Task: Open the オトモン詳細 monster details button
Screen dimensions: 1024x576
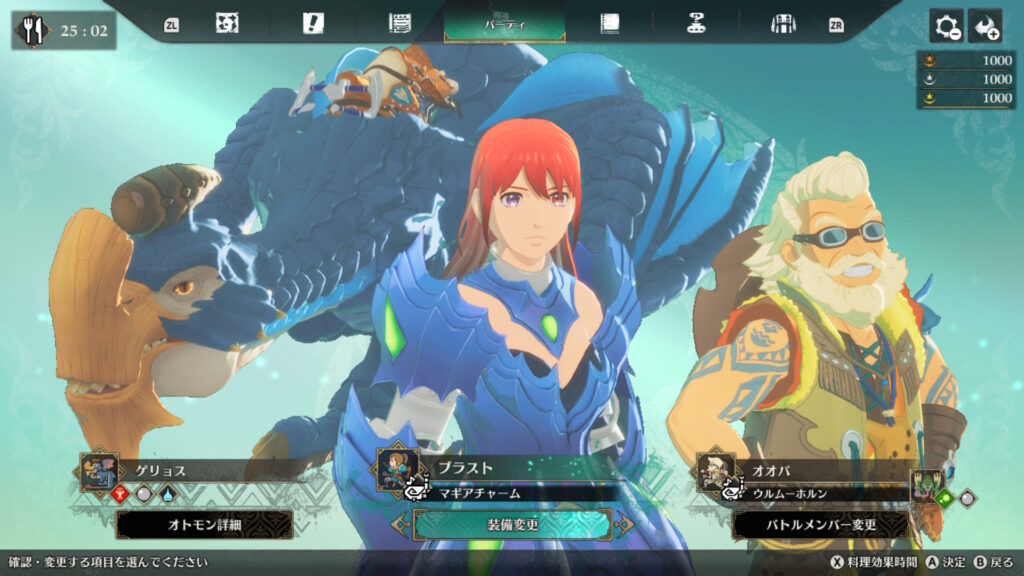Action: point(204,524)
